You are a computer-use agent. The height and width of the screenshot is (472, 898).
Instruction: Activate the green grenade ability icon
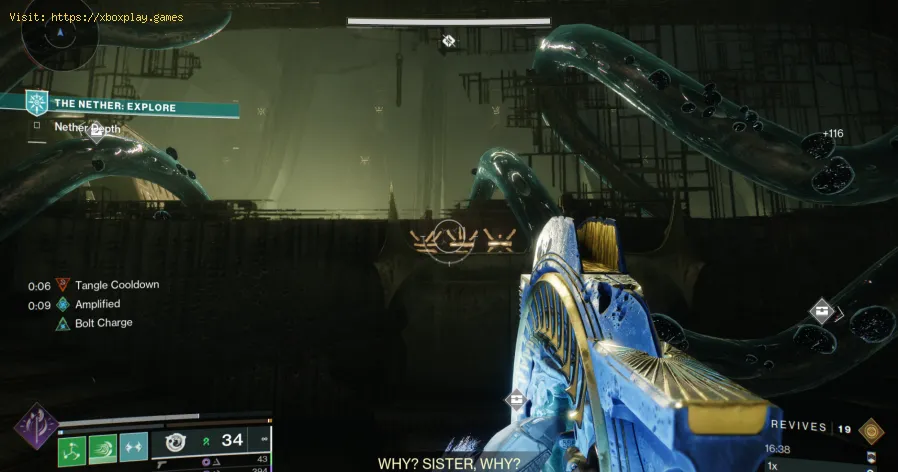click(x=72, y=449)
